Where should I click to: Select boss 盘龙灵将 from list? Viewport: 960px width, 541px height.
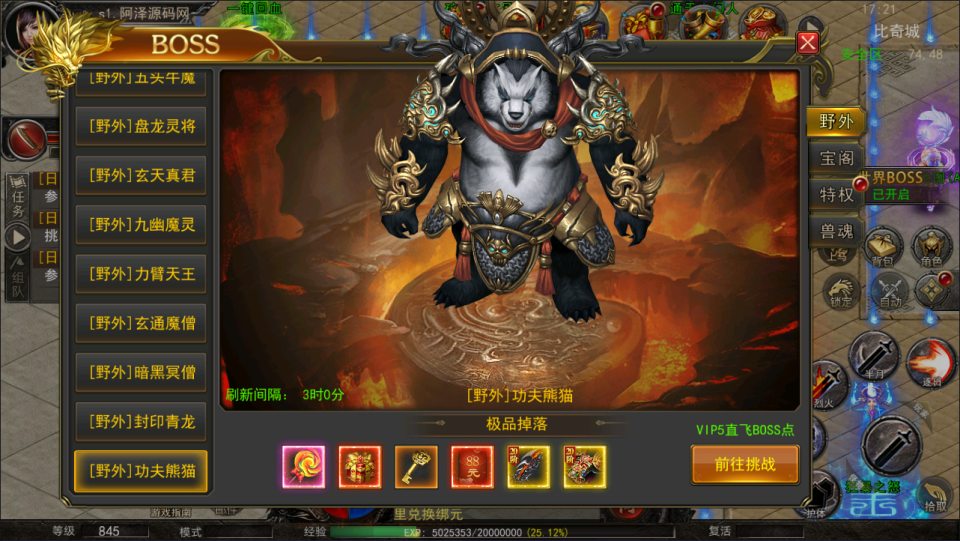point(141,126)
